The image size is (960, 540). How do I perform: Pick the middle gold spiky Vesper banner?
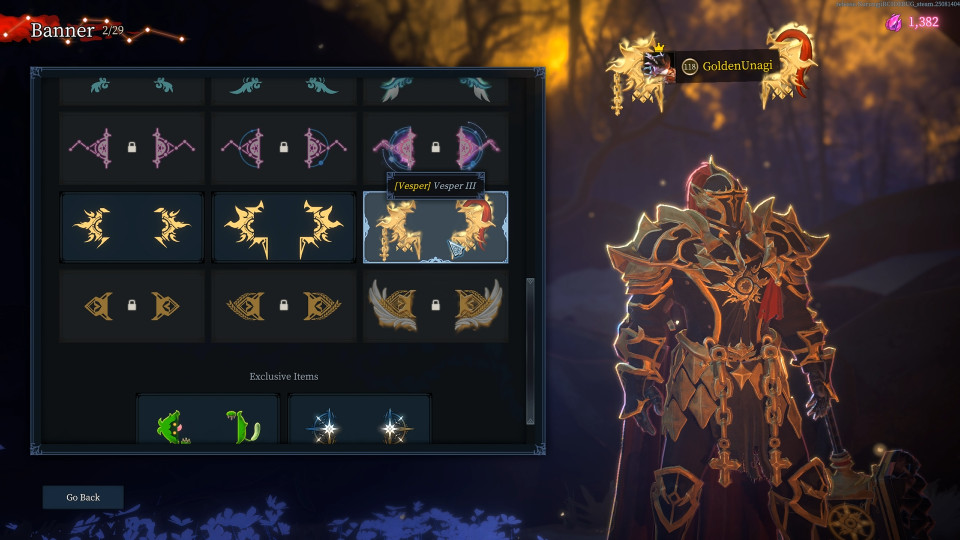click(x=284, y=227)
